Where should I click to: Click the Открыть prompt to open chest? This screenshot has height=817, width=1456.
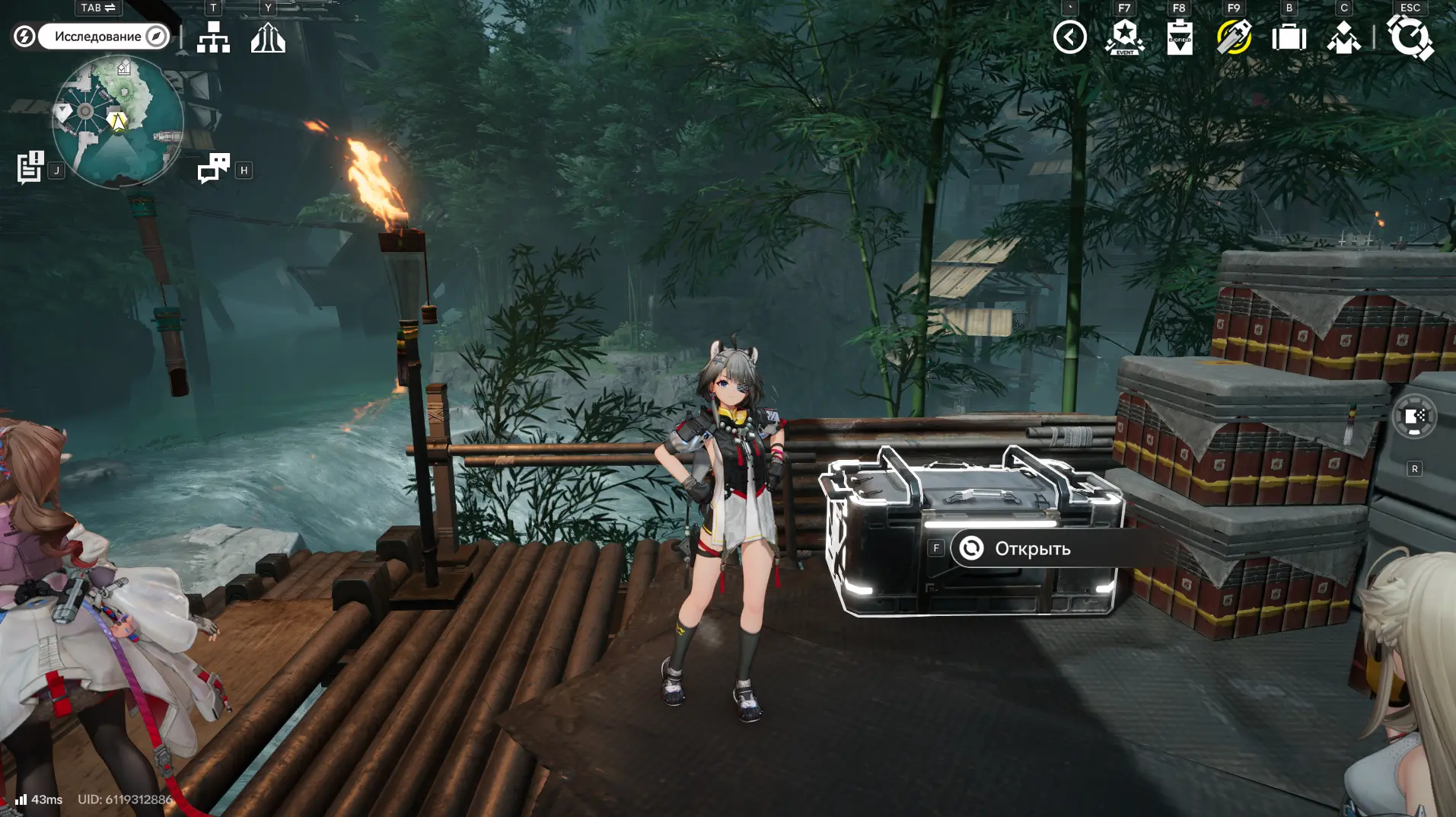coord(1031,548)
